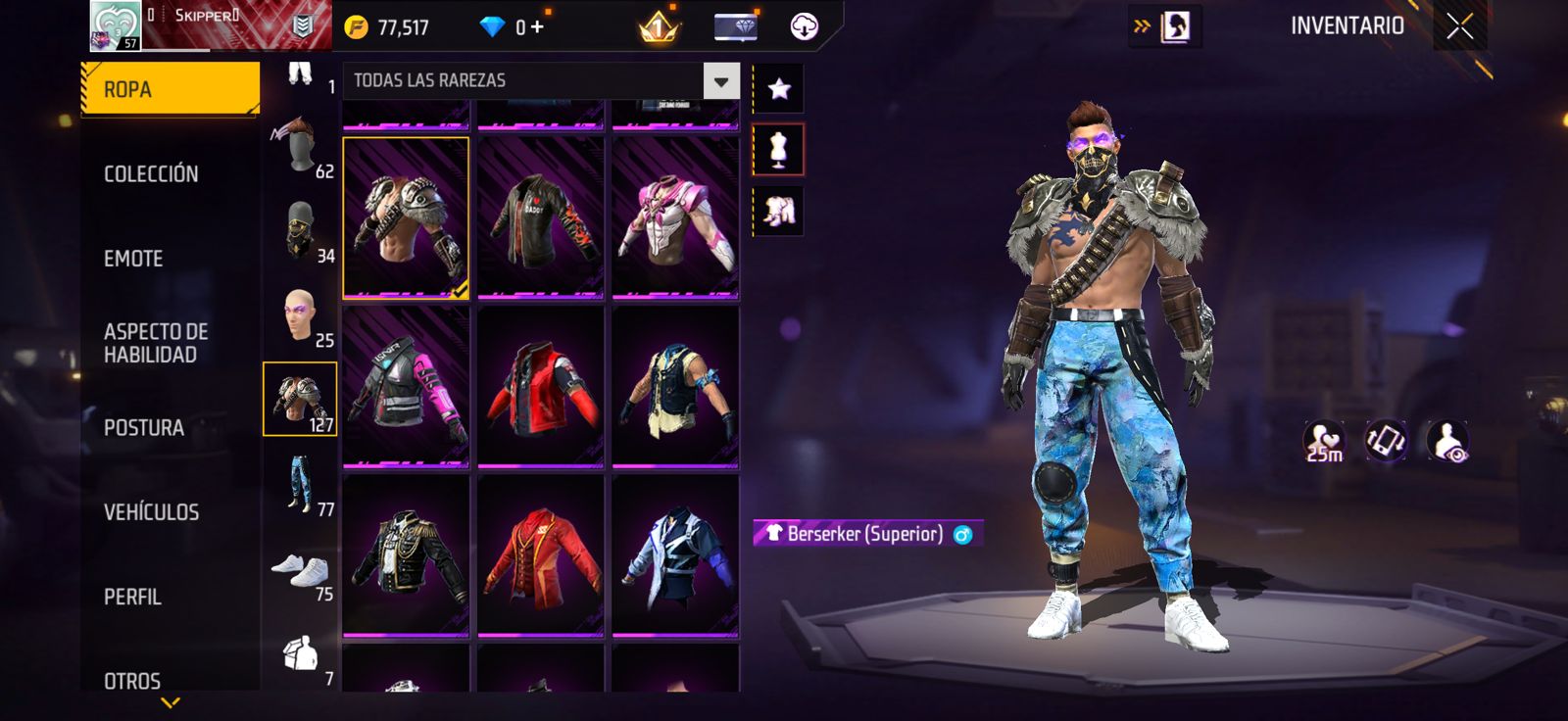Select the Aspecto de Habilidad tab

point(156,343)
